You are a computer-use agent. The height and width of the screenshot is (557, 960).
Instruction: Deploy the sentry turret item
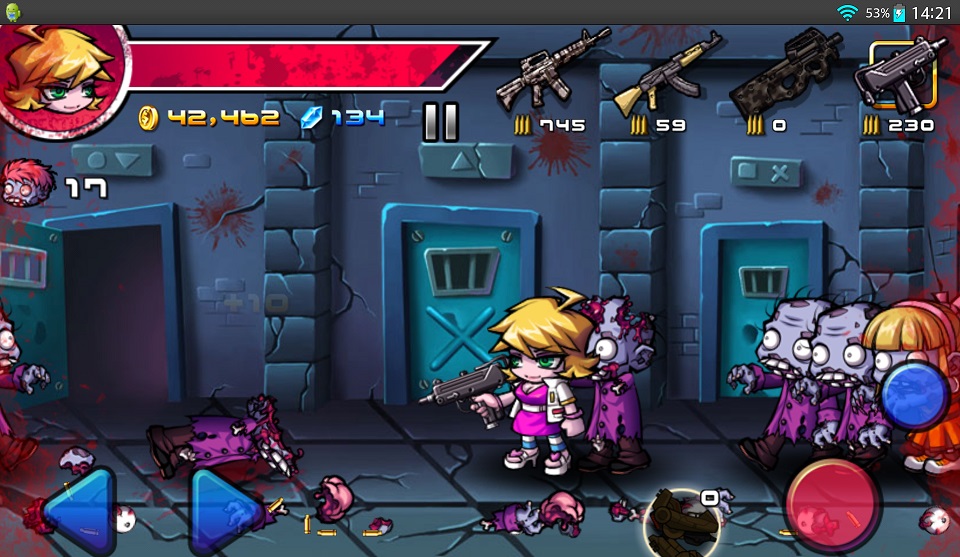coord(680,522)
